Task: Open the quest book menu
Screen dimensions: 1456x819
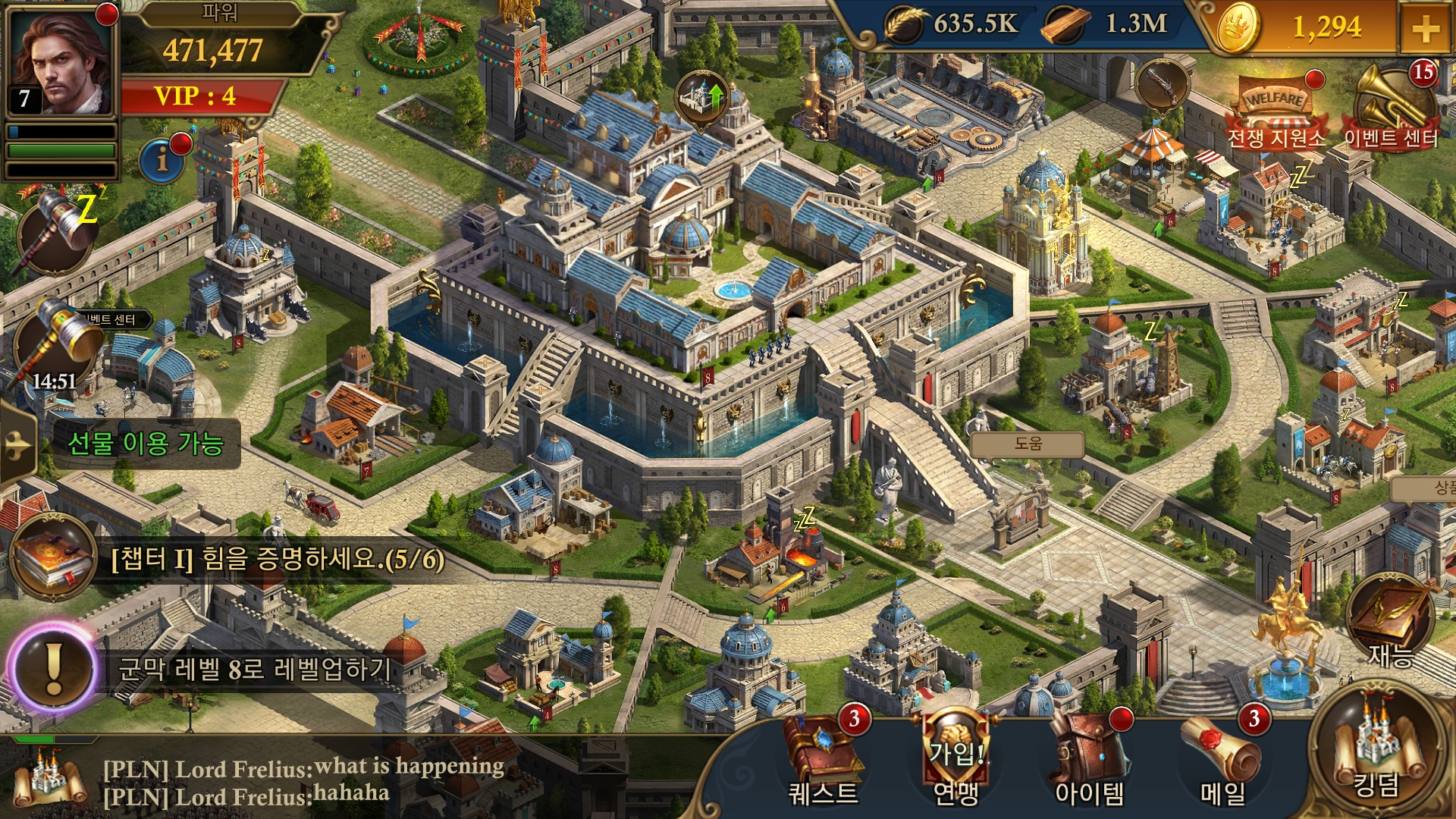Action: tap(824, 758)
